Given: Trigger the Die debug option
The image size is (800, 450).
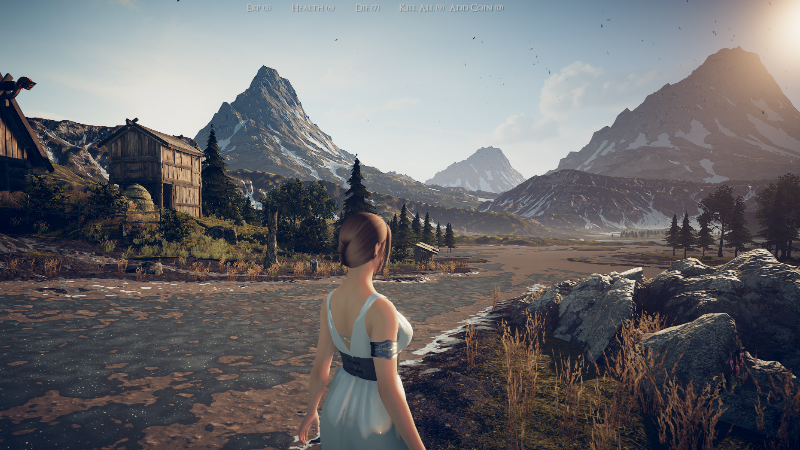Looking at the screenshot, I should pyautogui.click(x=367, y=8).
